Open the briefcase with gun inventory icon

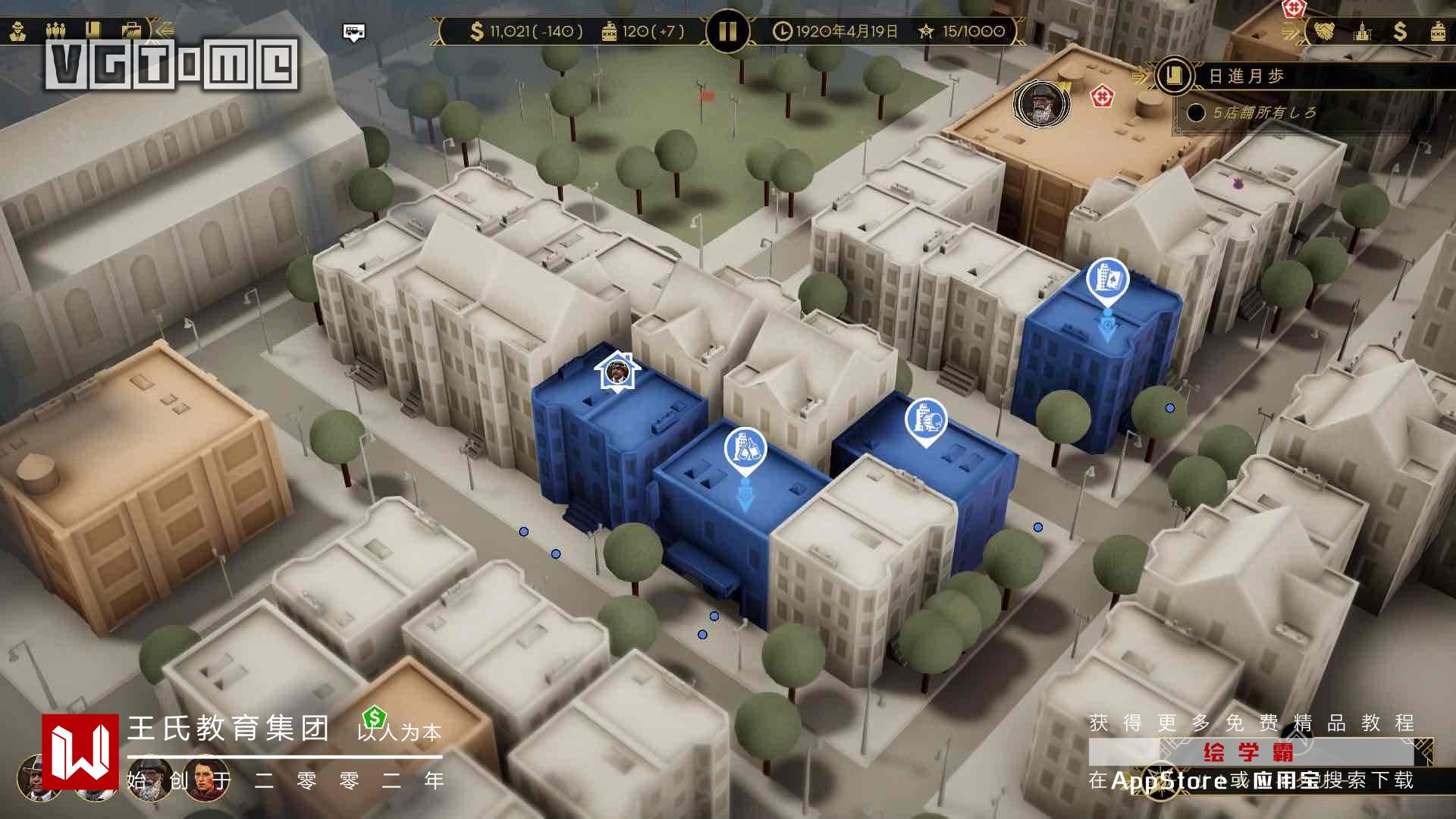click(131, 31)
